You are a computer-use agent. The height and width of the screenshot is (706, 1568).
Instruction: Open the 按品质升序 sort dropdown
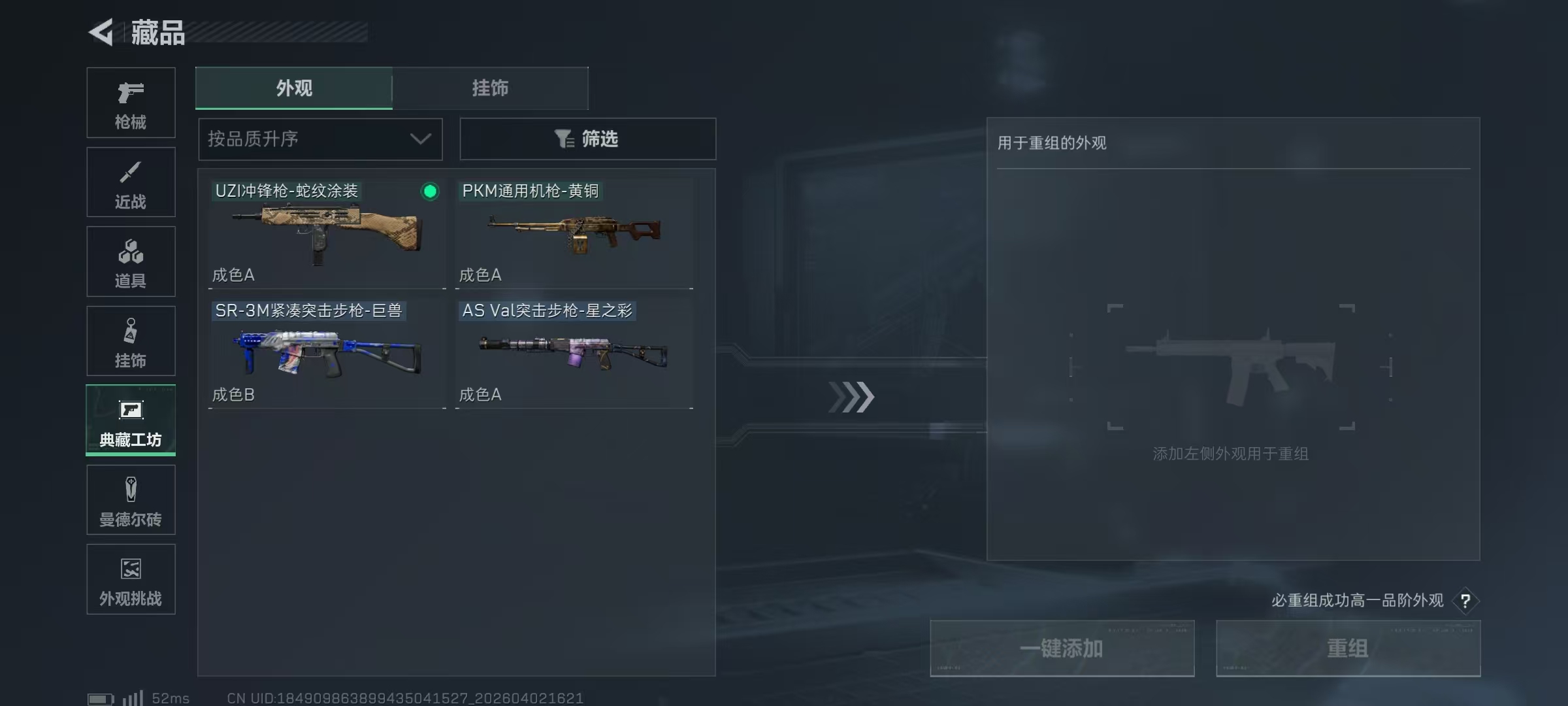click(x=319, y=139)
